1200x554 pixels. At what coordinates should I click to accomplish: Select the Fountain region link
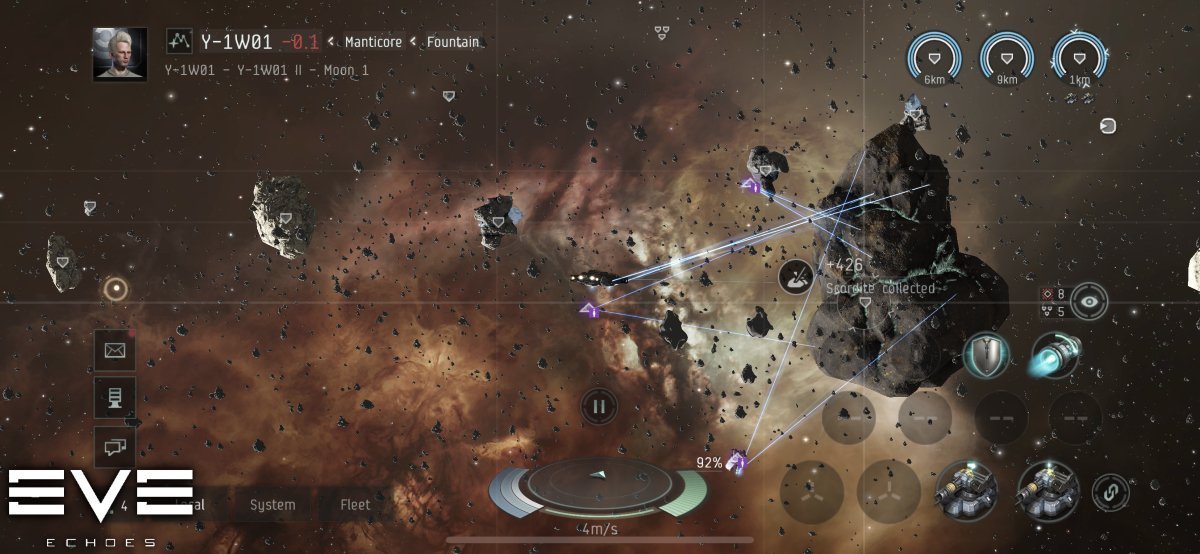tap(452, 42)
